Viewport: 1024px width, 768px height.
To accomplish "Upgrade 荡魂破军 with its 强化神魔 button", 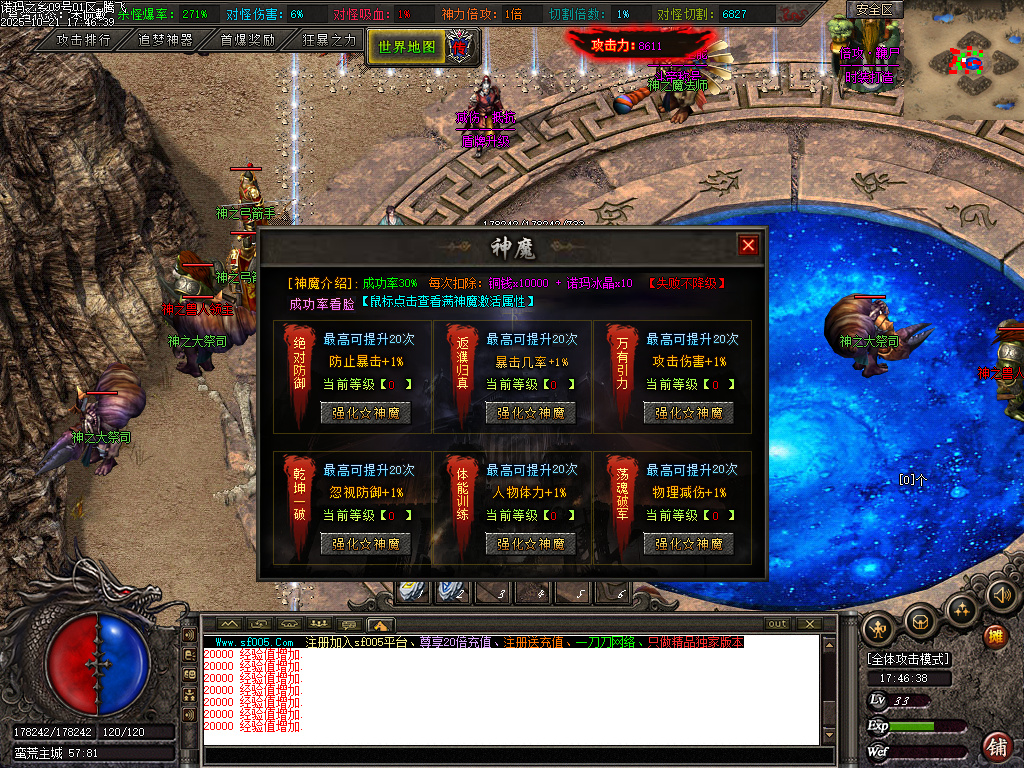I will tap(688, 543).
